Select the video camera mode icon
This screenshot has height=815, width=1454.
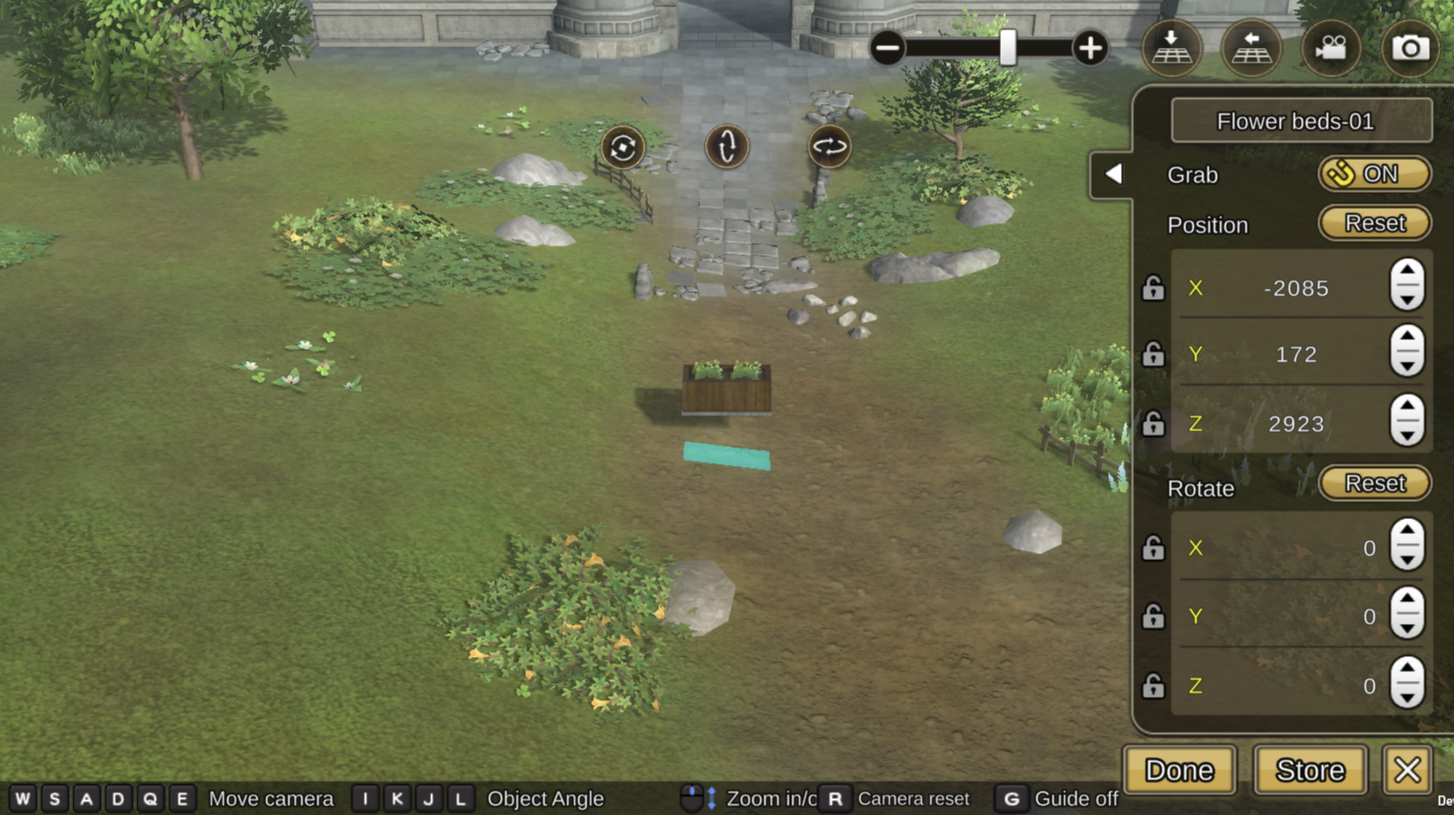(1331, 48)
